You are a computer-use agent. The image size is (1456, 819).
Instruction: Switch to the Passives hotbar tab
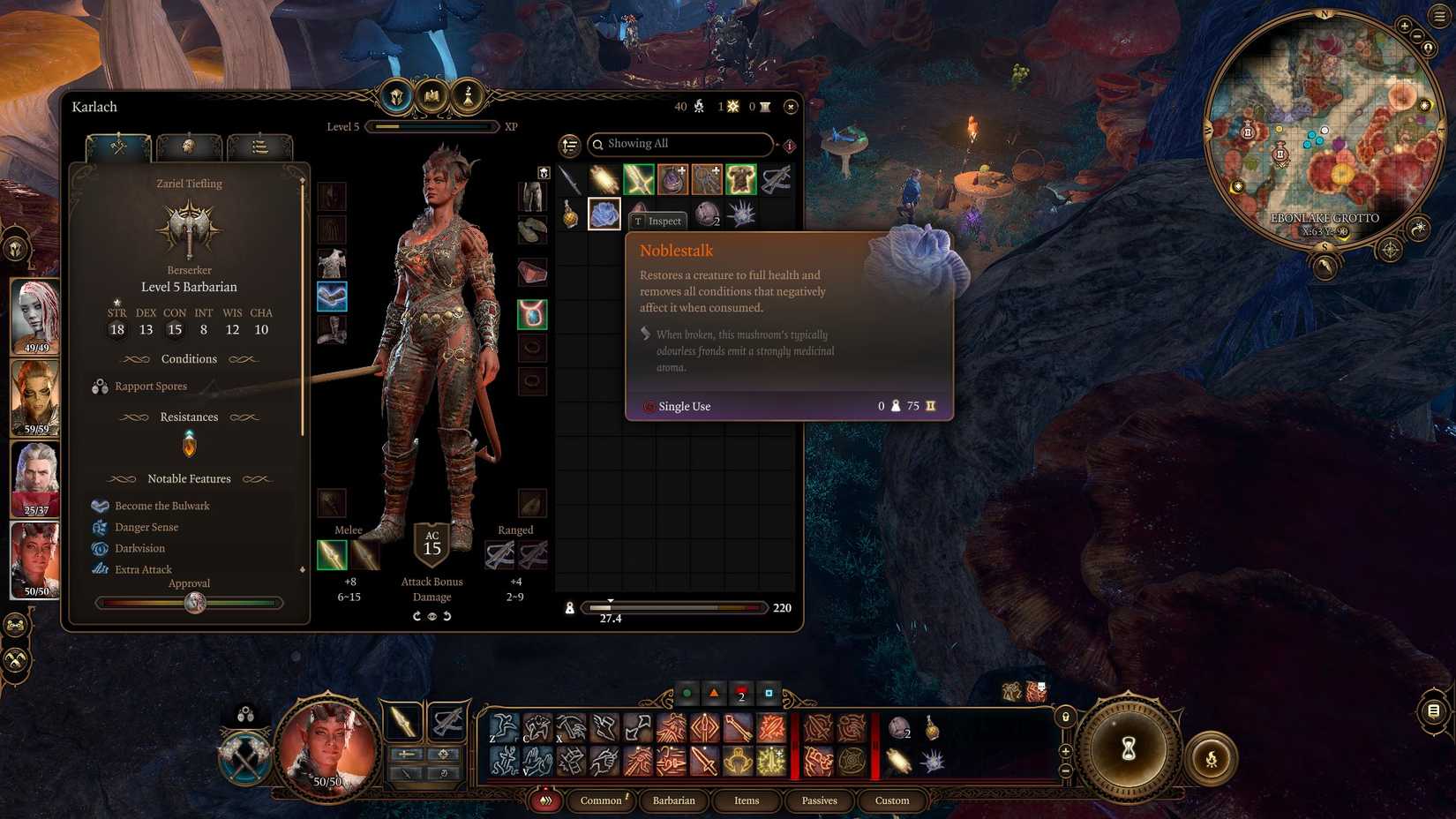[819, 800]
